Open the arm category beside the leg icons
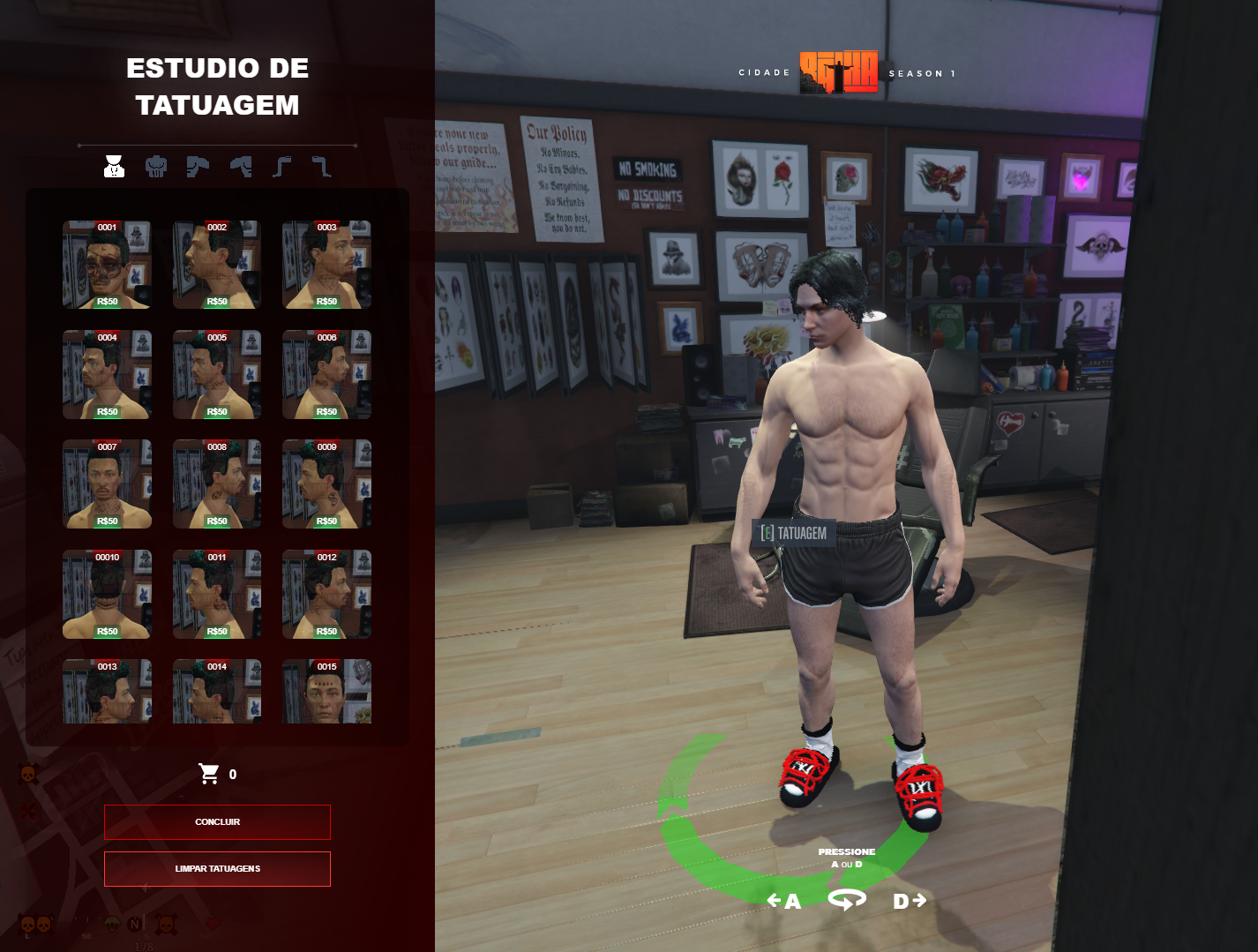1258x952 pixels. (x=240, y=166)
